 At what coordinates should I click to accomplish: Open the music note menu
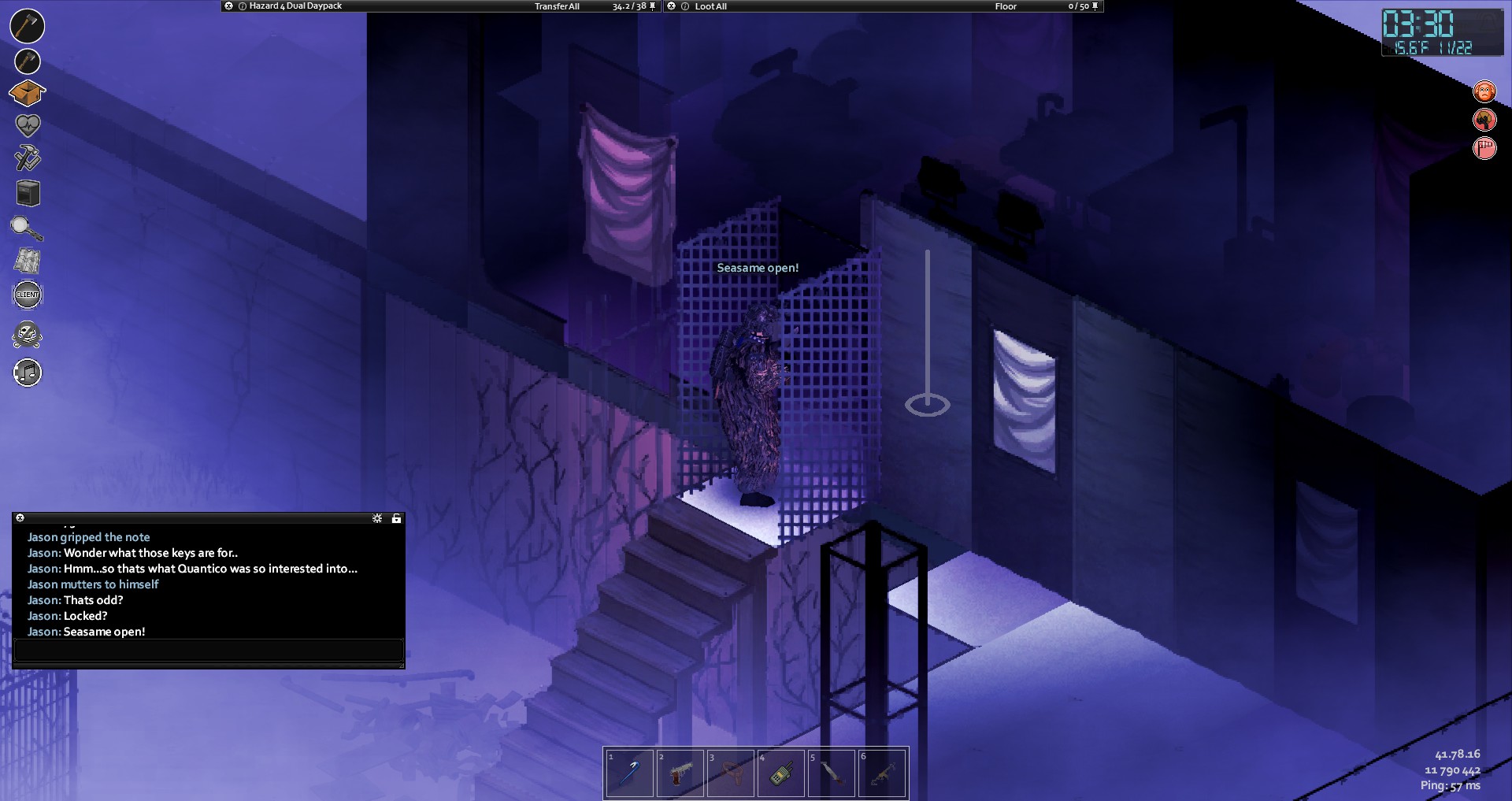pos(28,373)
